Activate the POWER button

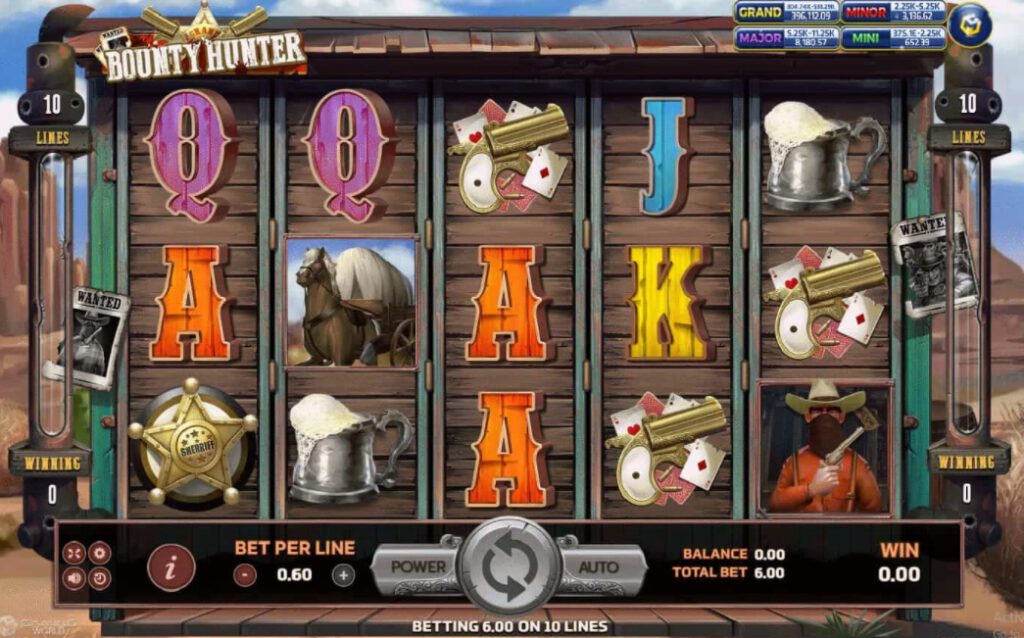(418, 567)
